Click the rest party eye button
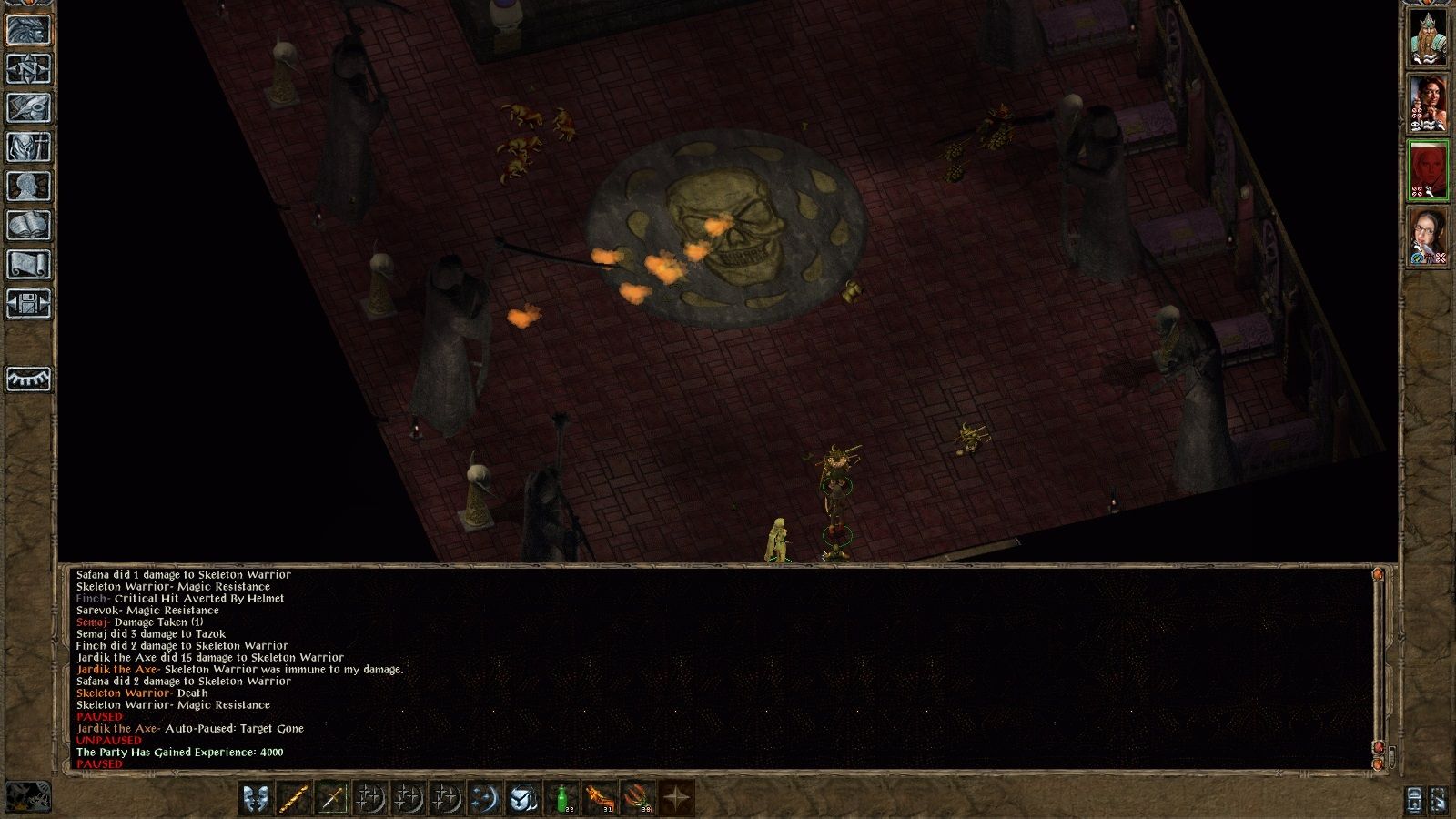1456x819 pixels. click(28, 379)
